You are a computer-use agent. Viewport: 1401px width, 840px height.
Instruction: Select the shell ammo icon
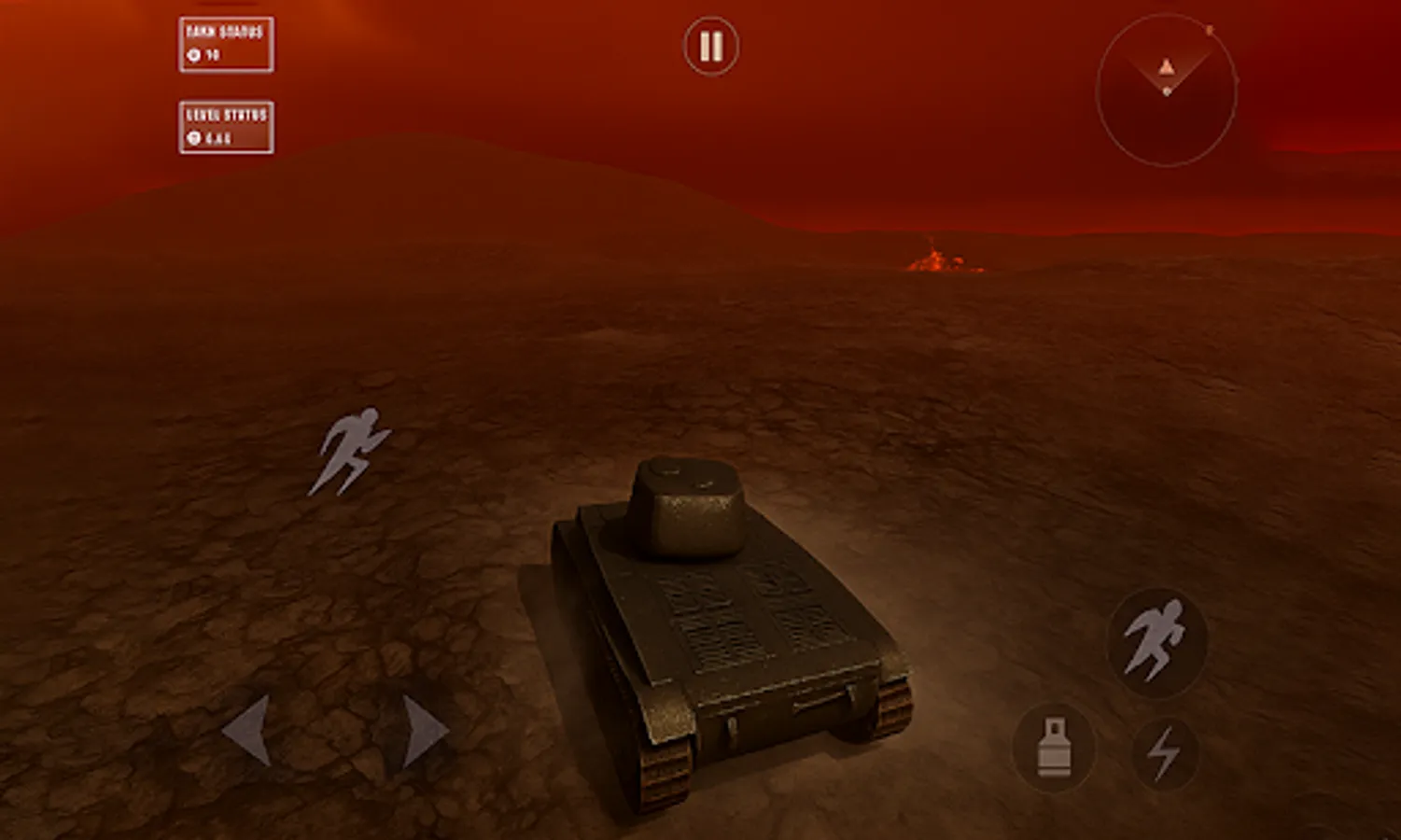1056,746
